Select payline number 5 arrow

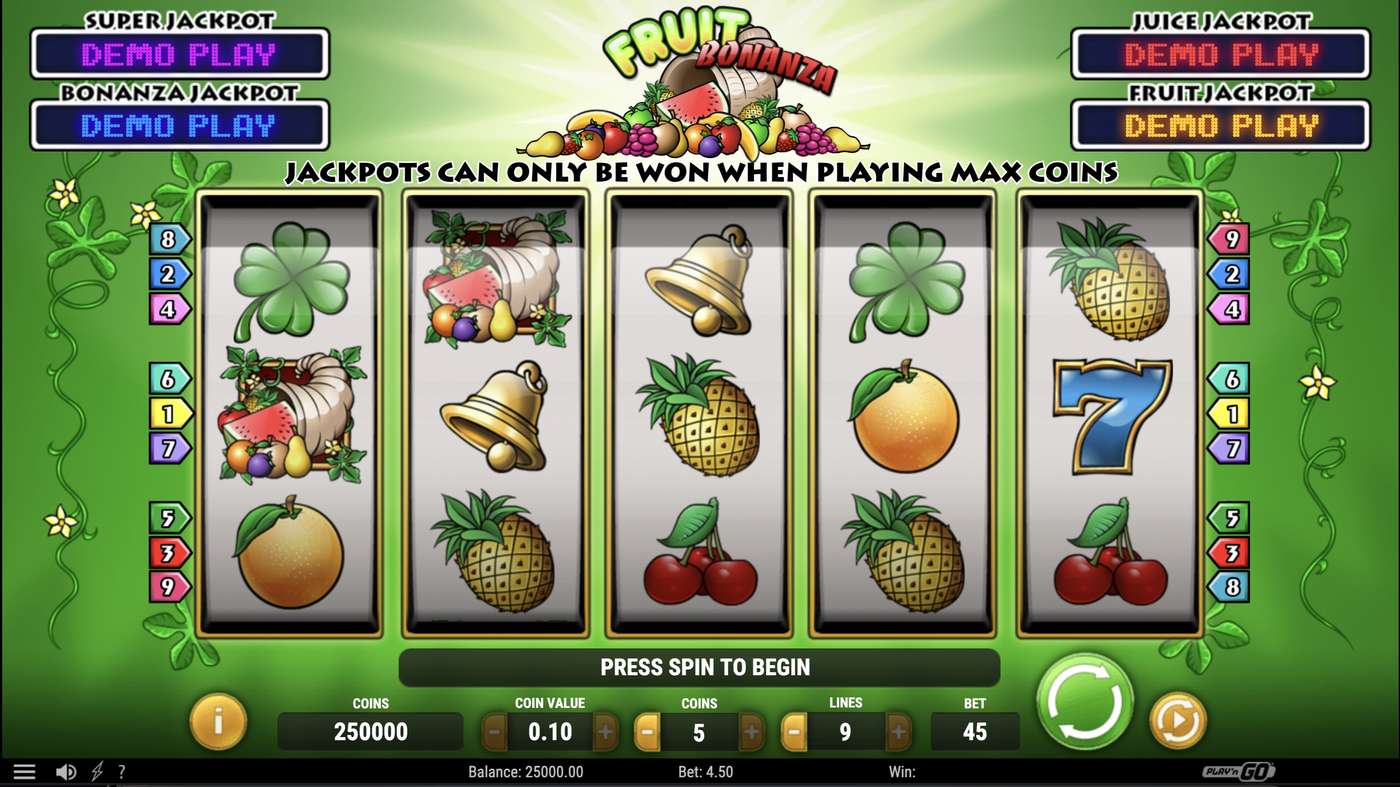169,518
